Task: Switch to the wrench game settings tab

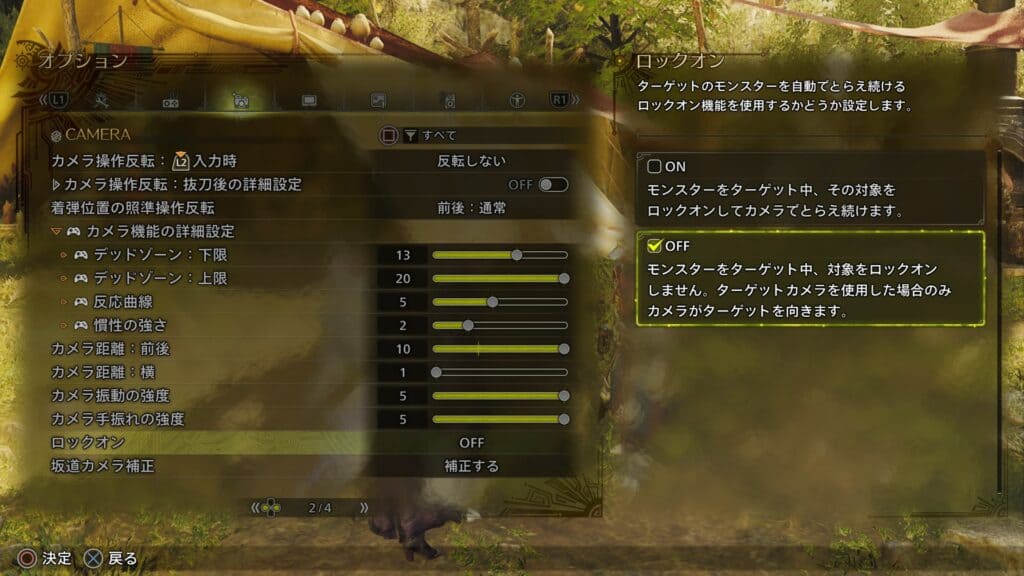Action: [x=101, y=101]
